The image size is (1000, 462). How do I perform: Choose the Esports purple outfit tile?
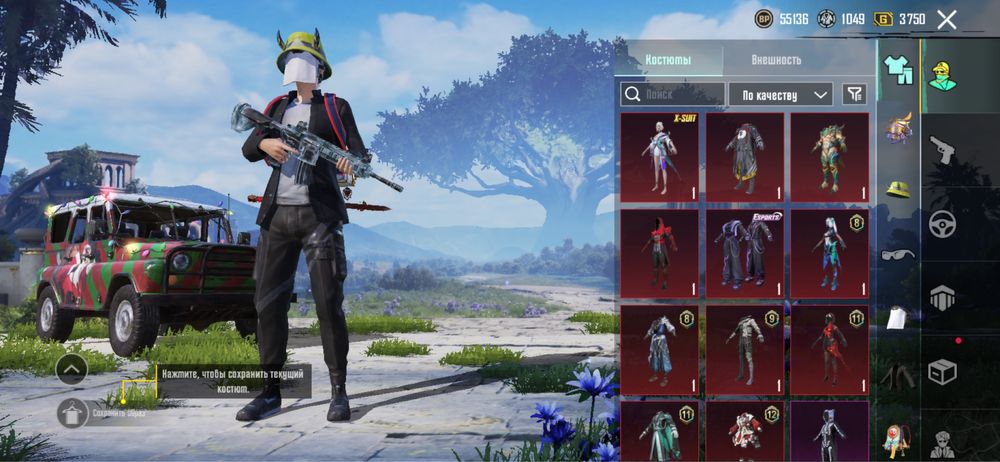click(x=745, y=253)
